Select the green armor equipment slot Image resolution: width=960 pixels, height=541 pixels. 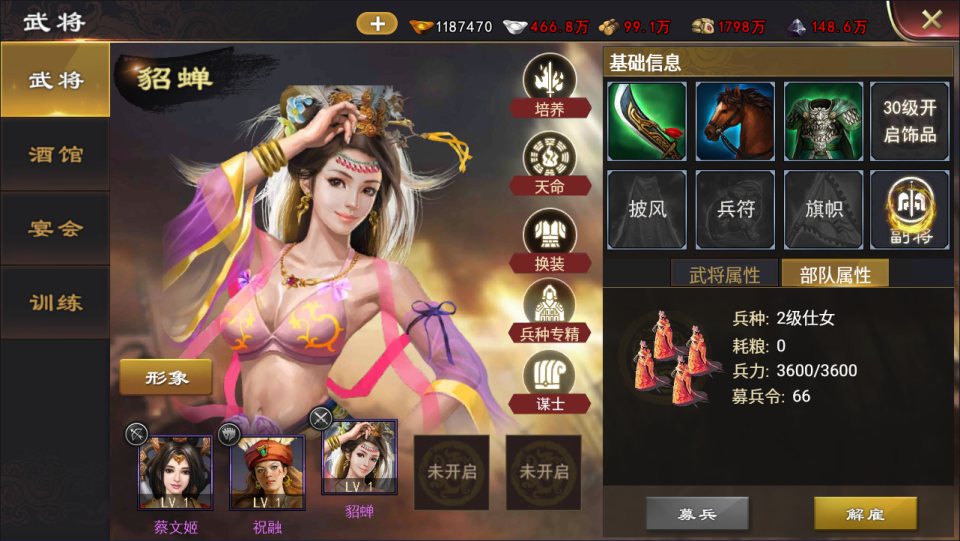click(823, 121)
